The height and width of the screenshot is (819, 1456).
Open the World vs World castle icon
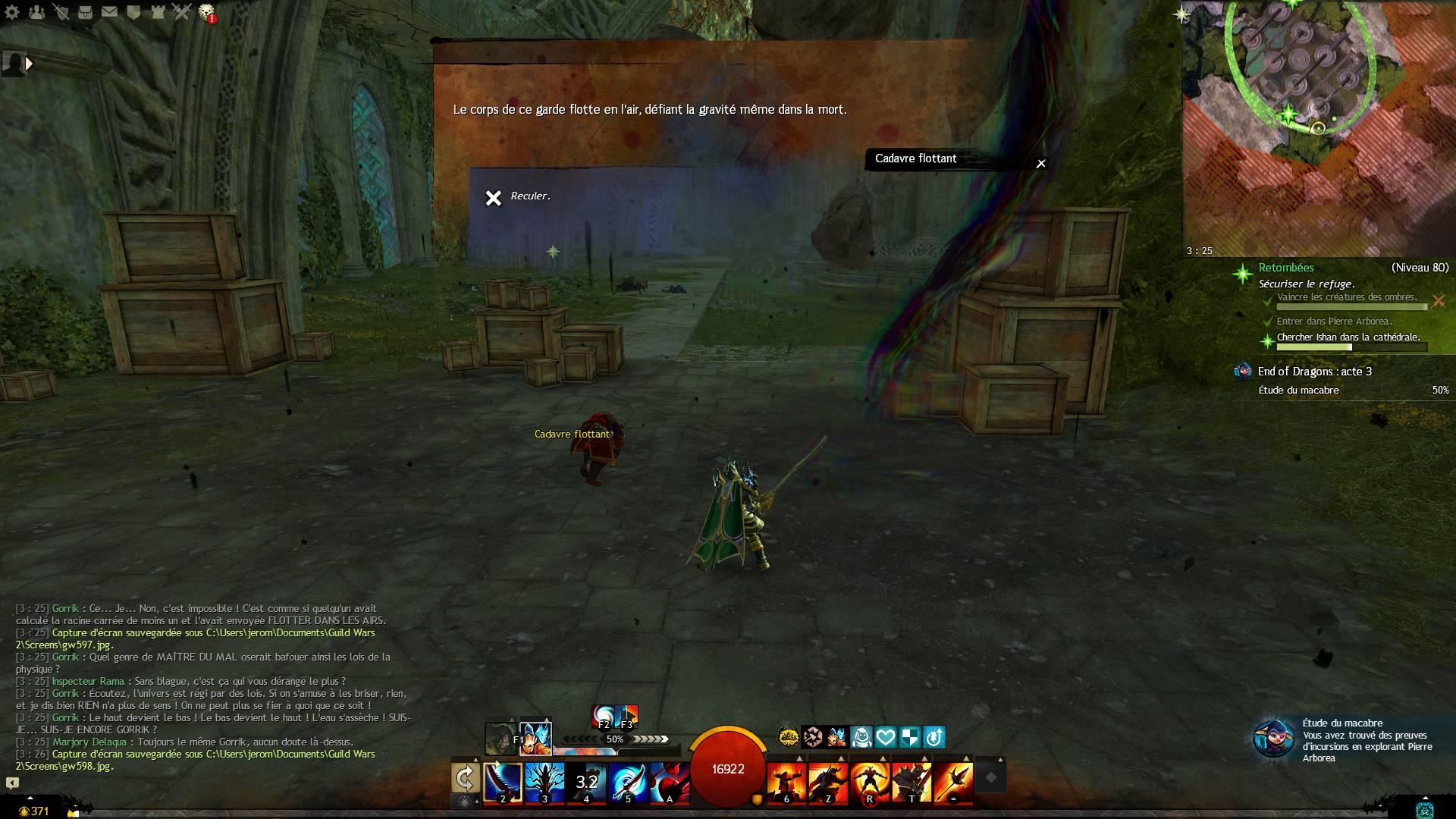[158, 11]
